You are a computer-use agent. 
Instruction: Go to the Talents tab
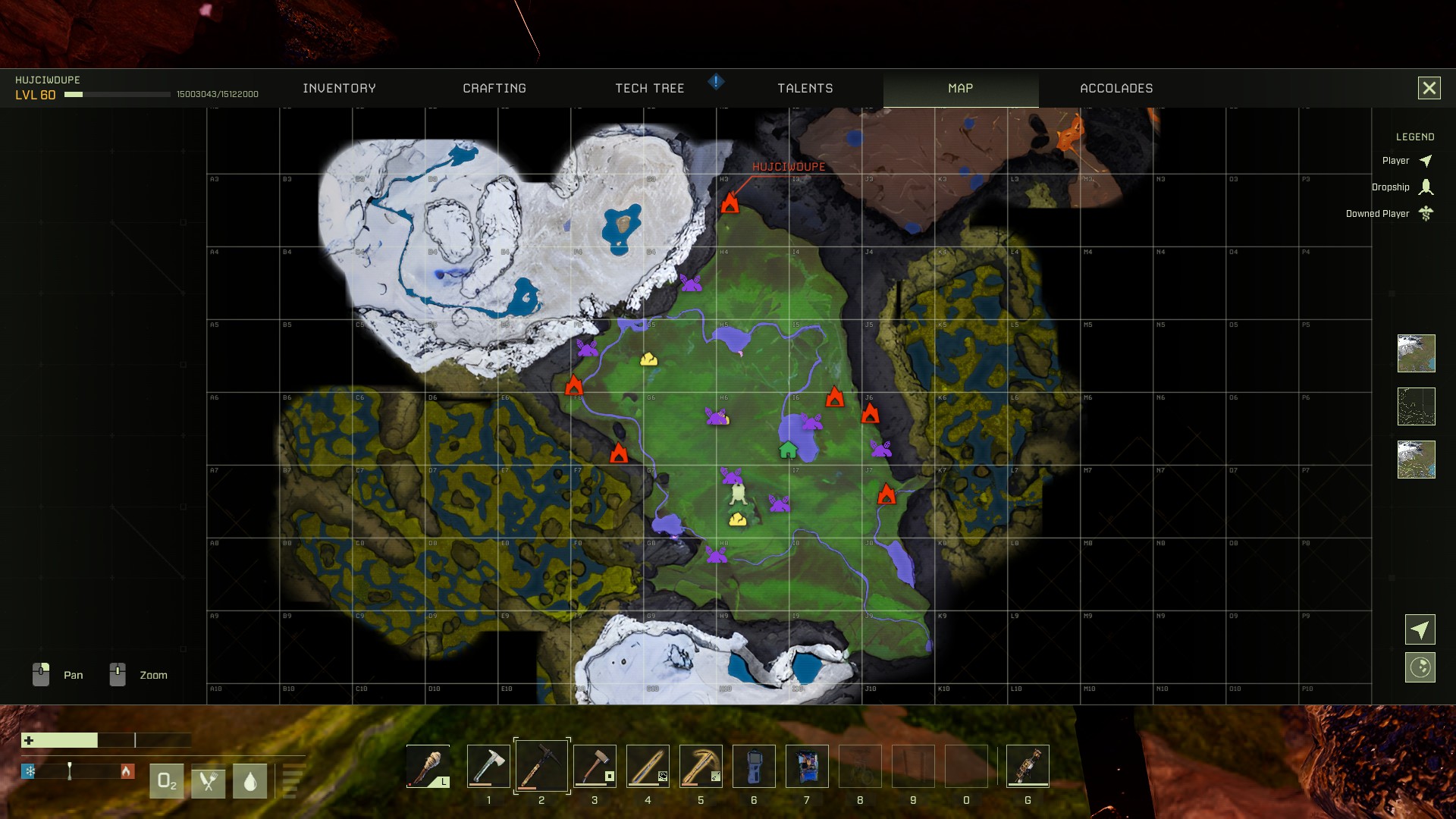point(805,89)
